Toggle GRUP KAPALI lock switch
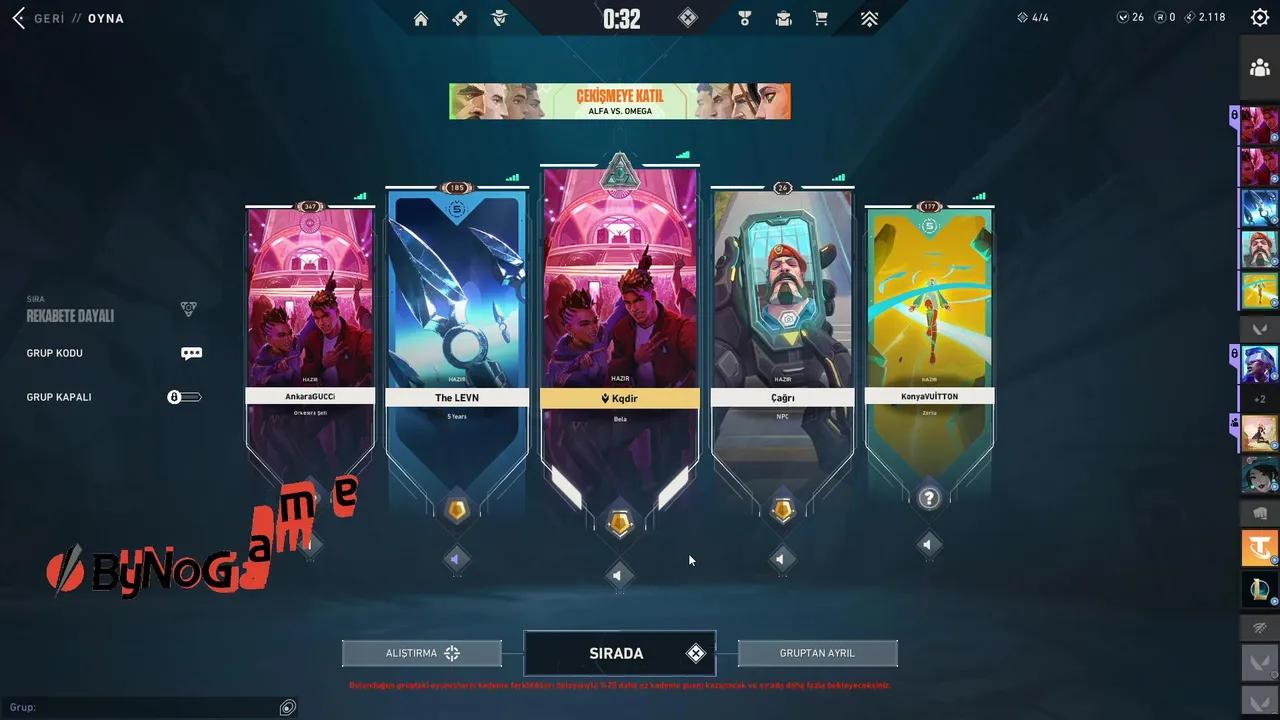The height and width of the screenshot is (720, 1280). click(x=184, y=397)
